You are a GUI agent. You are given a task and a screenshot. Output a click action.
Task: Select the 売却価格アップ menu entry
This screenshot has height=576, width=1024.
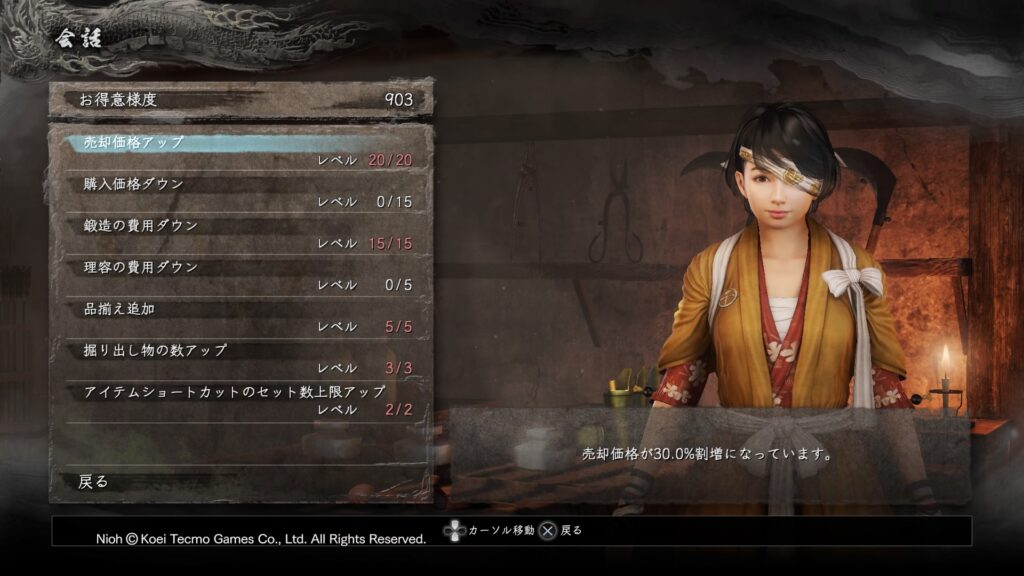tap(240, 151)
